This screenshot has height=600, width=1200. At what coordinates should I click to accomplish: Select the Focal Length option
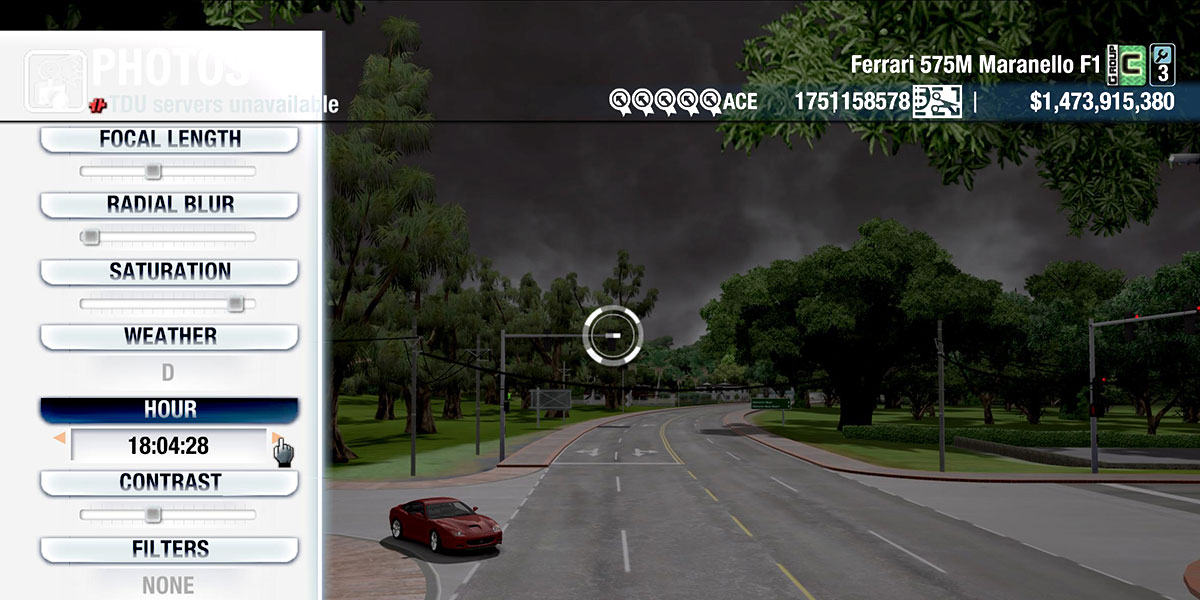click(x=169, y=140)
